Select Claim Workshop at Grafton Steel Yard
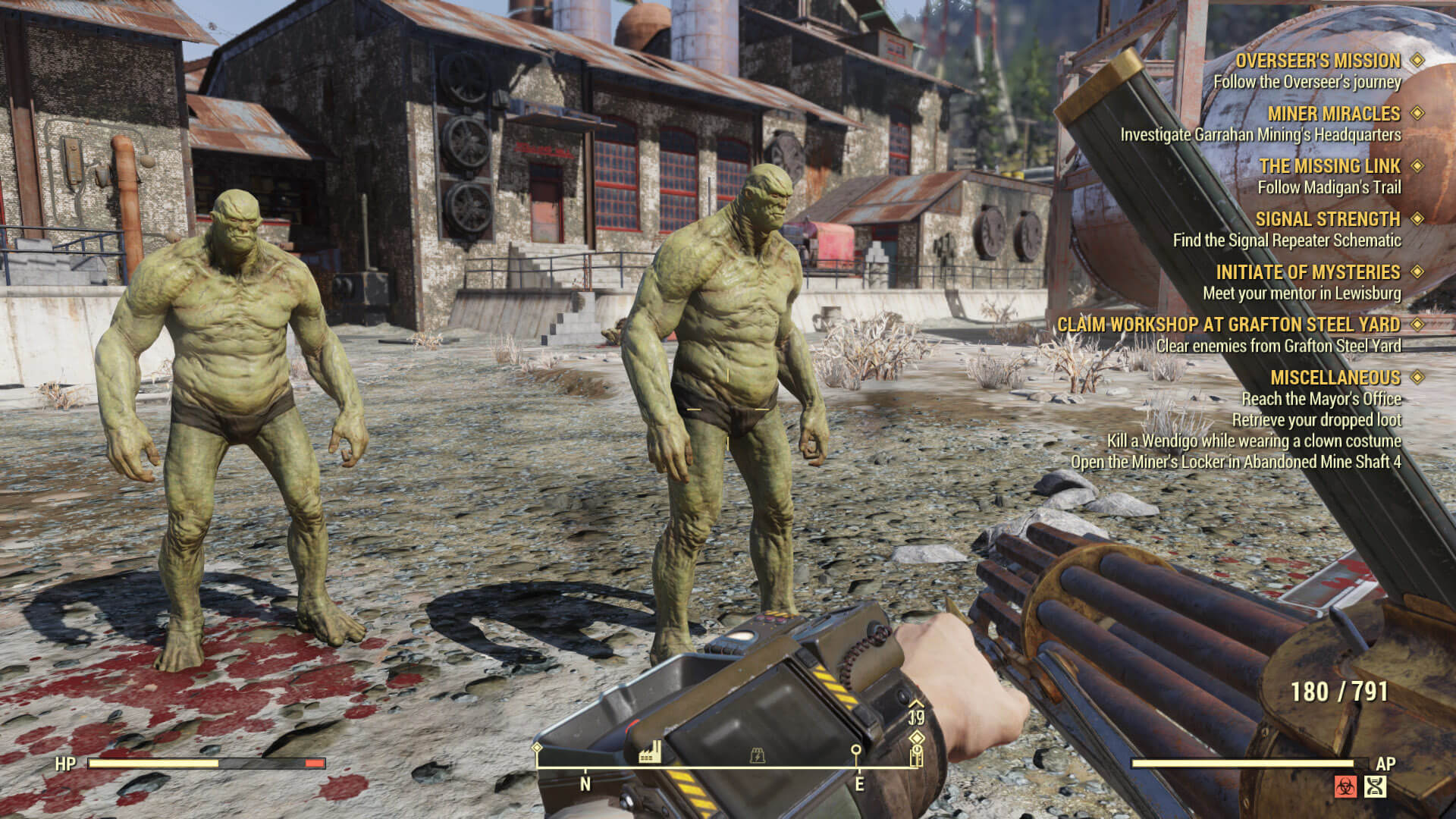This screenshot has height=819, width=1456. [x=1228, y=325]
